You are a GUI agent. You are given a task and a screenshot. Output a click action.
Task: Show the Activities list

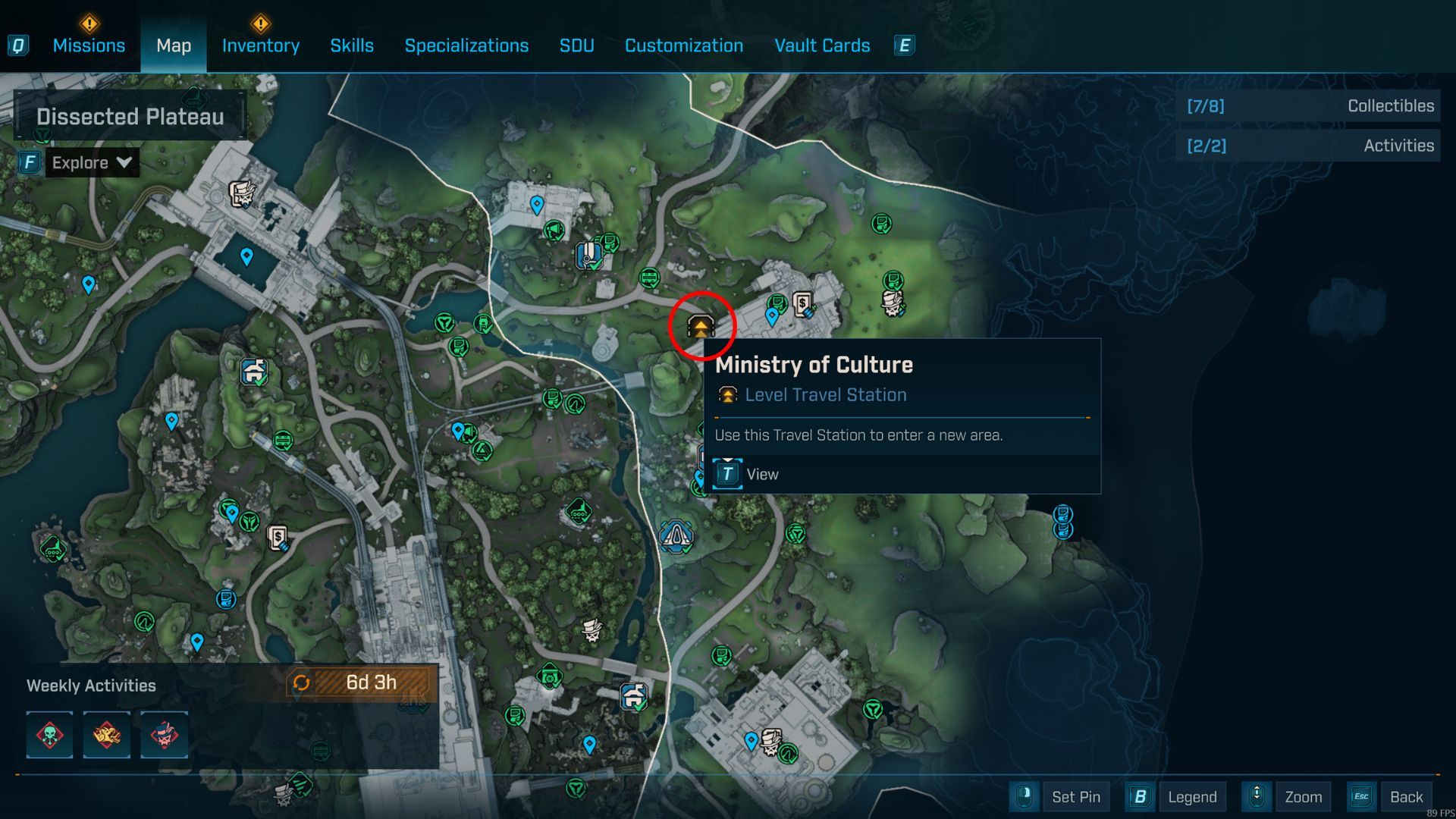point(1310,146)
